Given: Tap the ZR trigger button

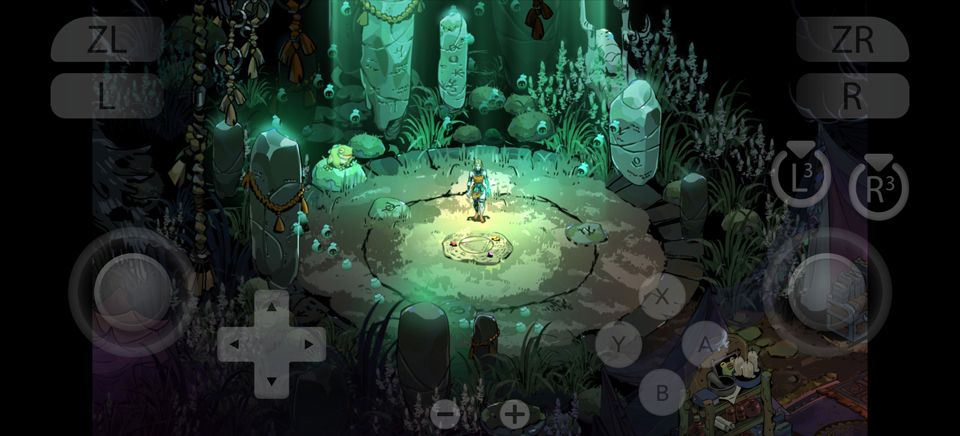Looking at the screenshot, I should [x=852, y=39].
